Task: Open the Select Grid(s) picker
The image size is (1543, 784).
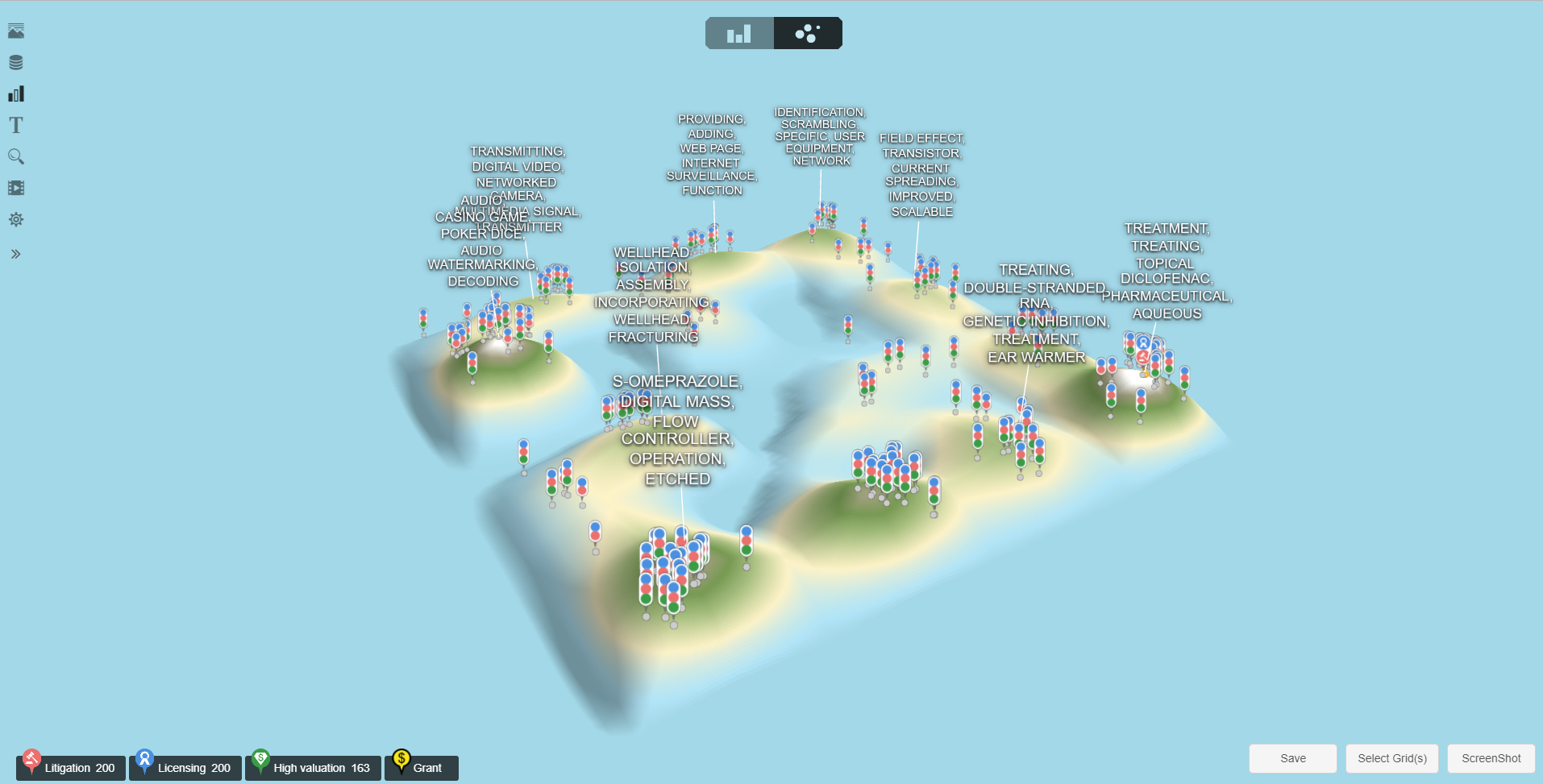Action: click(1391, 758)
